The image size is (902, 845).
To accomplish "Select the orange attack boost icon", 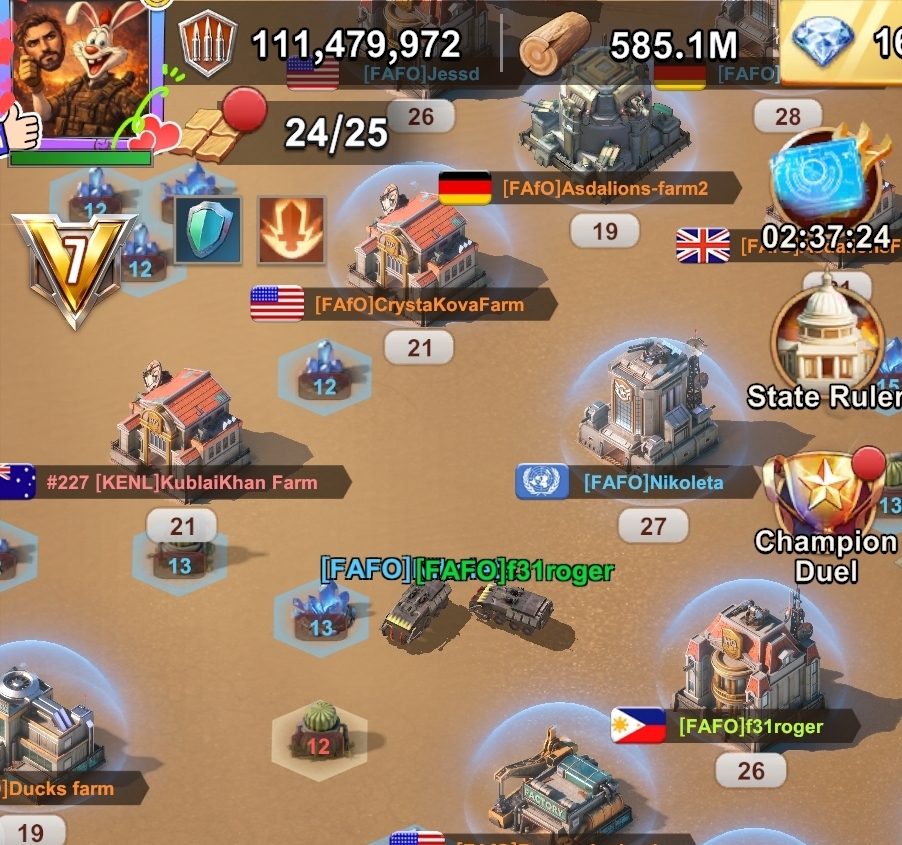I will [291, 230].
